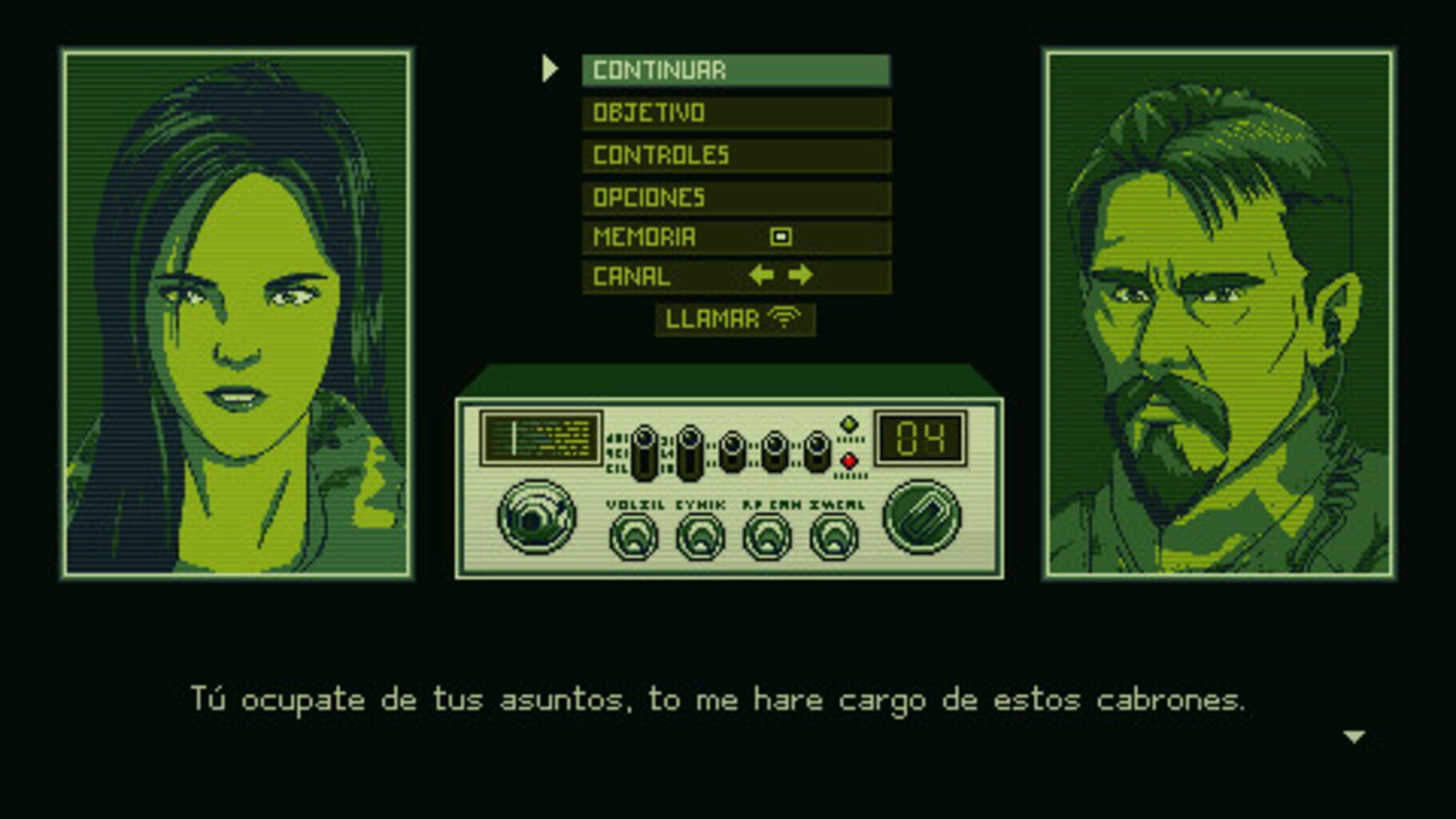Click the left arrow on the CANAL row
Image resolution: width=1456 pixels, height=819 pixels.
[759, 275]
